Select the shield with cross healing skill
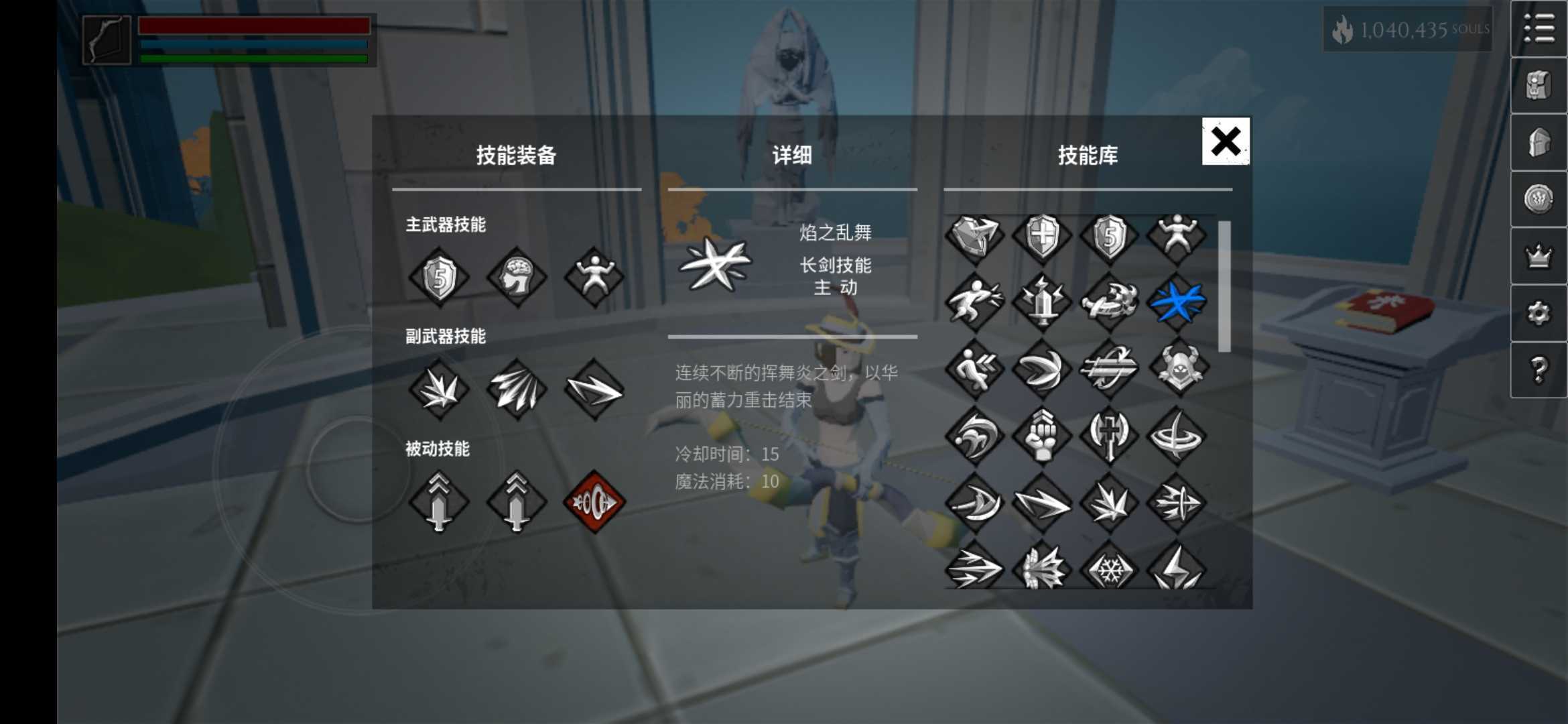The image size is (1568, 724). click(x=1041, y=235)
